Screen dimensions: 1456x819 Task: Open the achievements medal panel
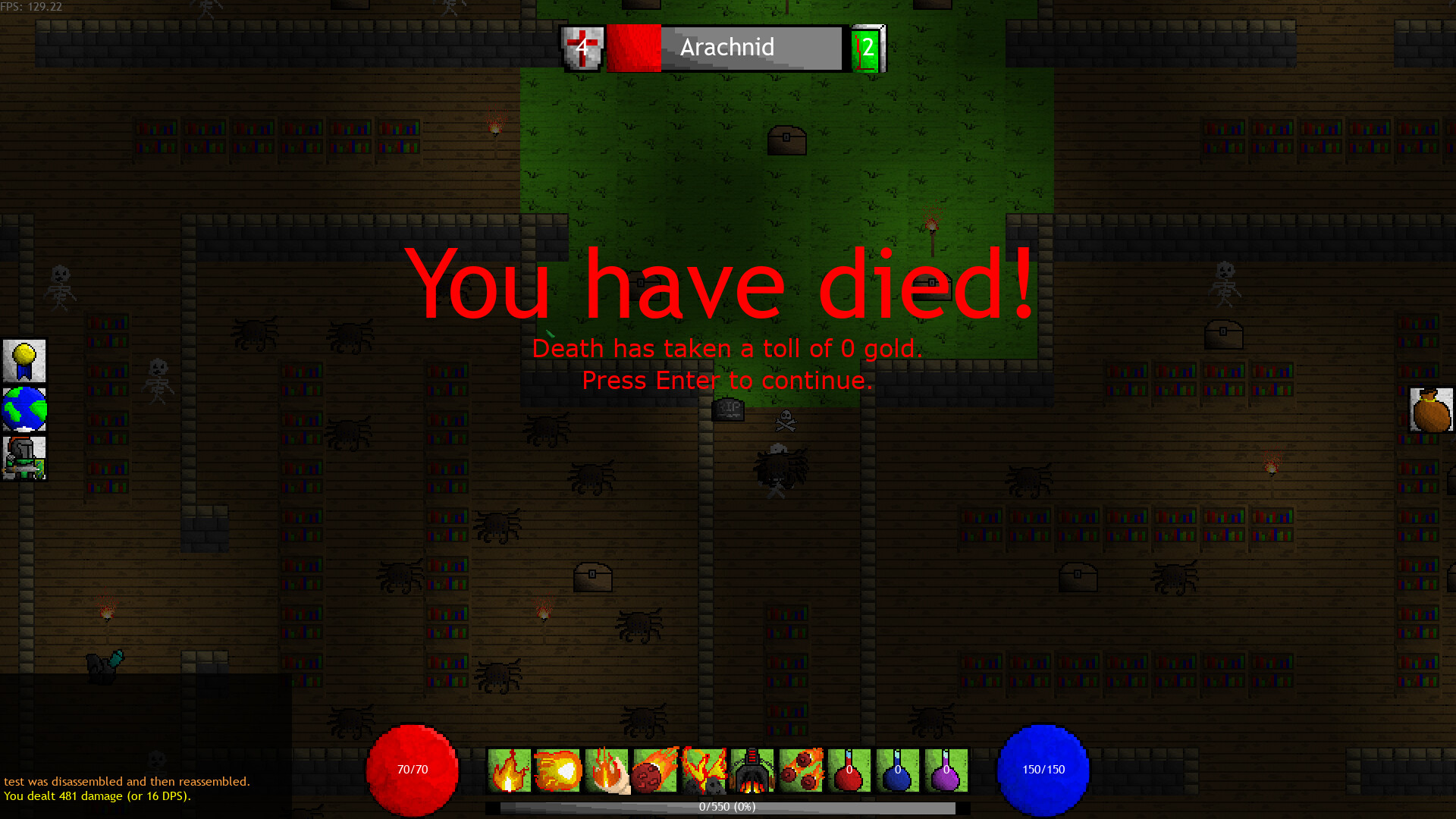(24, 362)
